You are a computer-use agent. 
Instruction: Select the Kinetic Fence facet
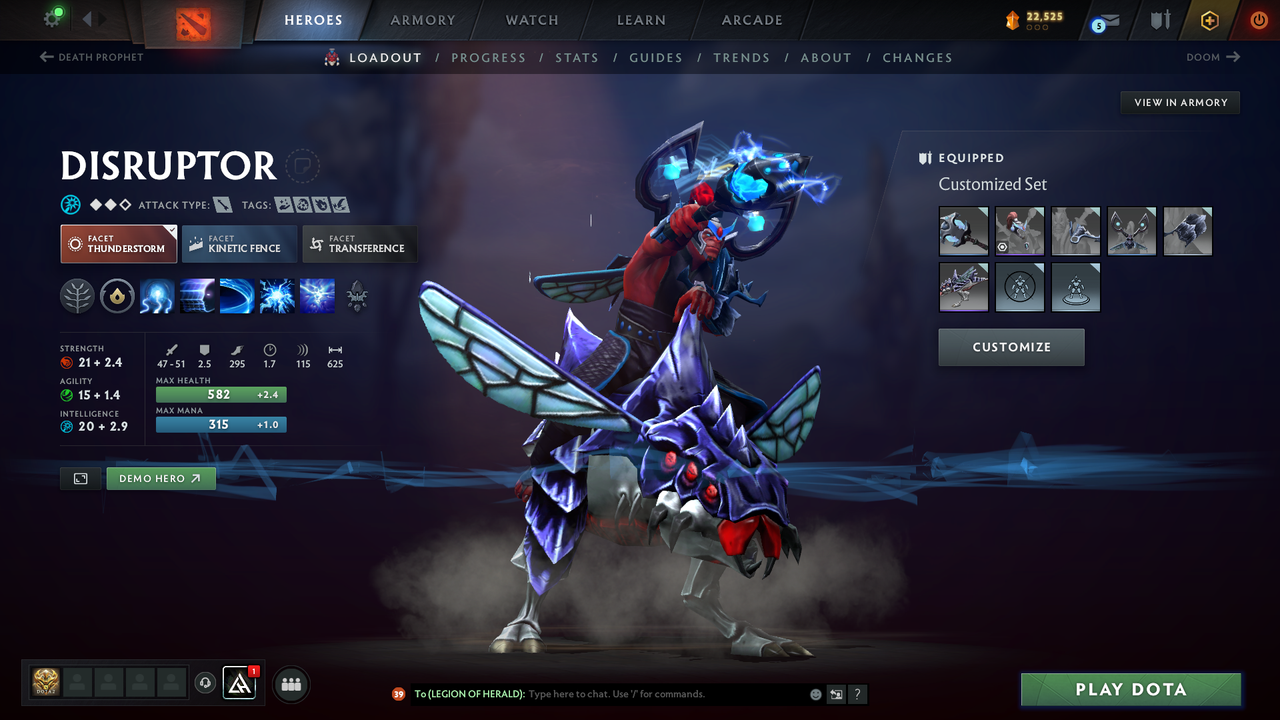[239, 243]
